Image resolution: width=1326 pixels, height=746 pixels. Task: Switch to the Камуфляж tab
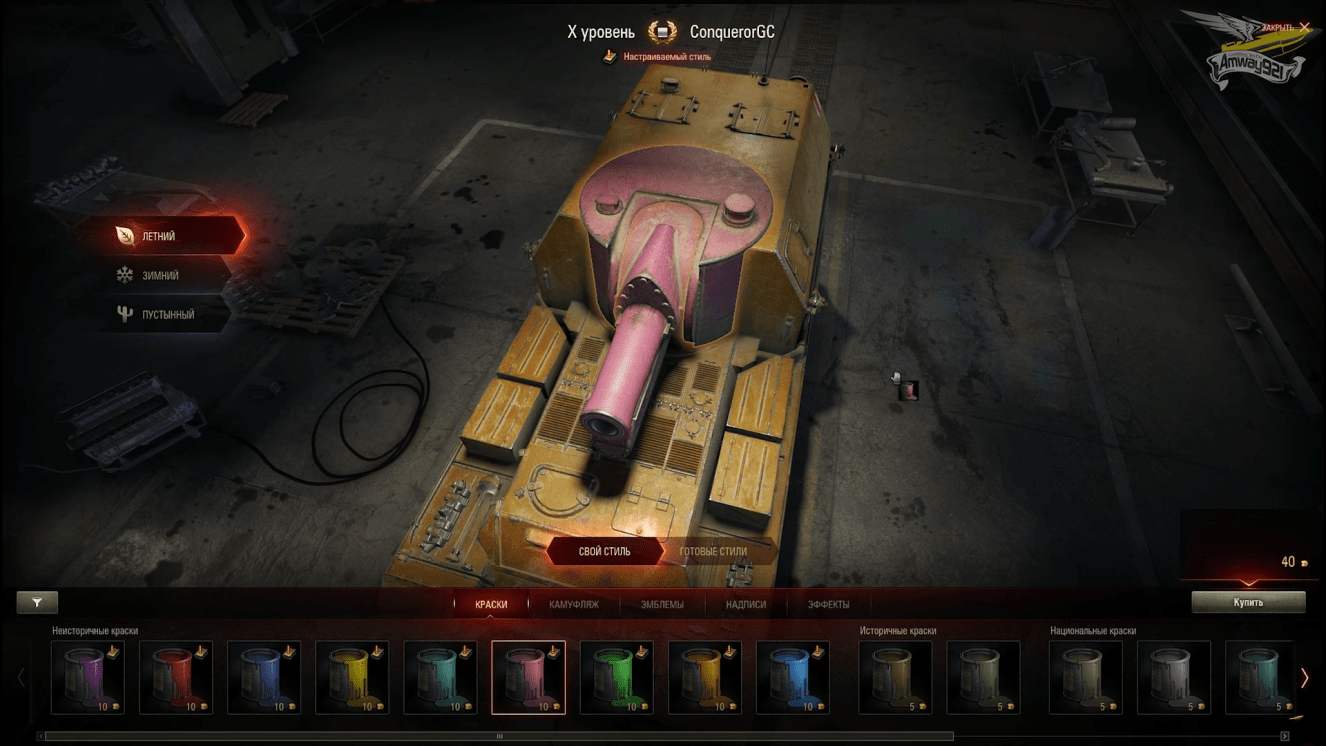tap(574, 604)
